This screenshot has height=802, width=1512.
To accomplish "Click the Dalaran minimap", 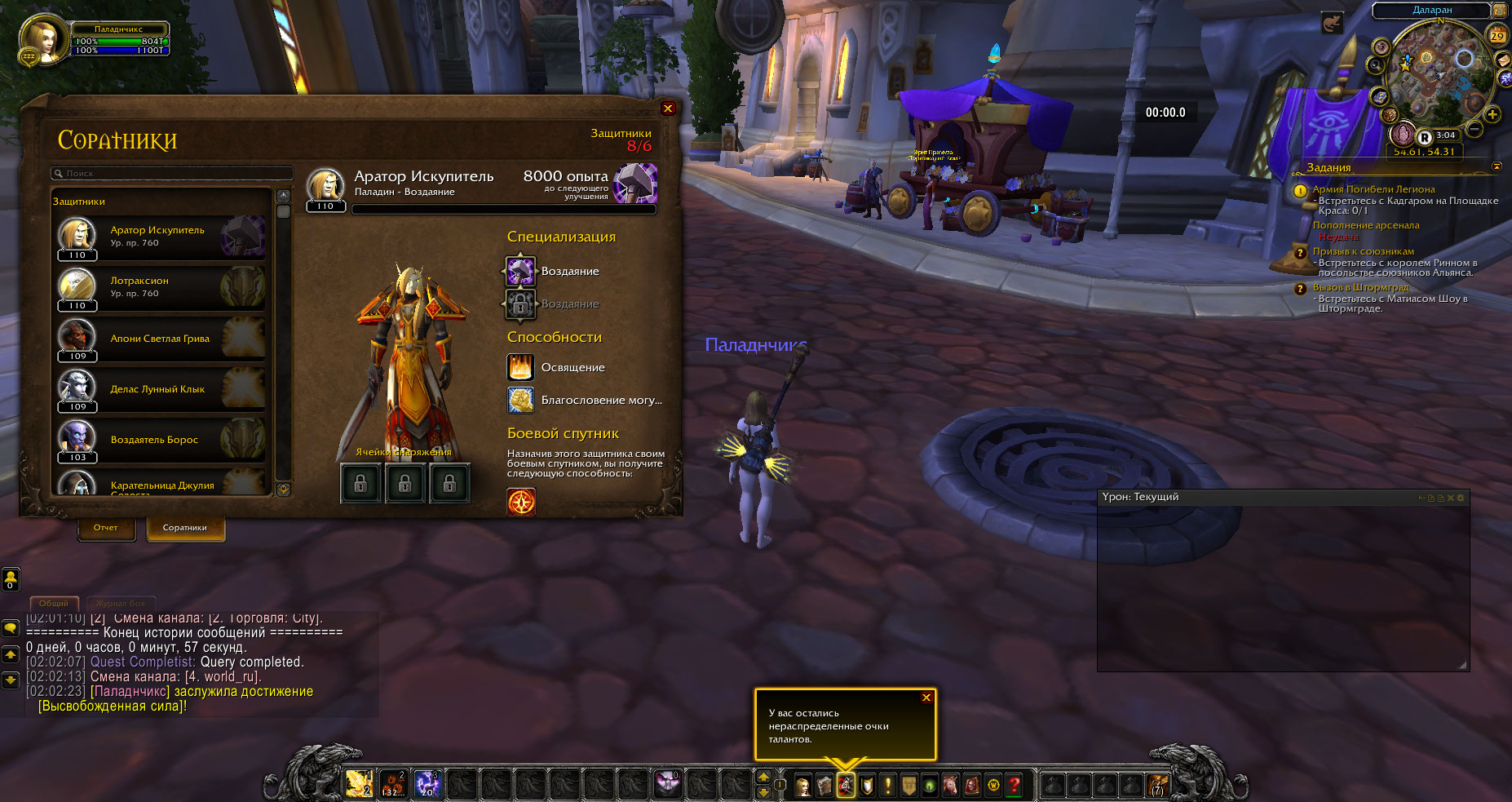I will click(1439, 72).
